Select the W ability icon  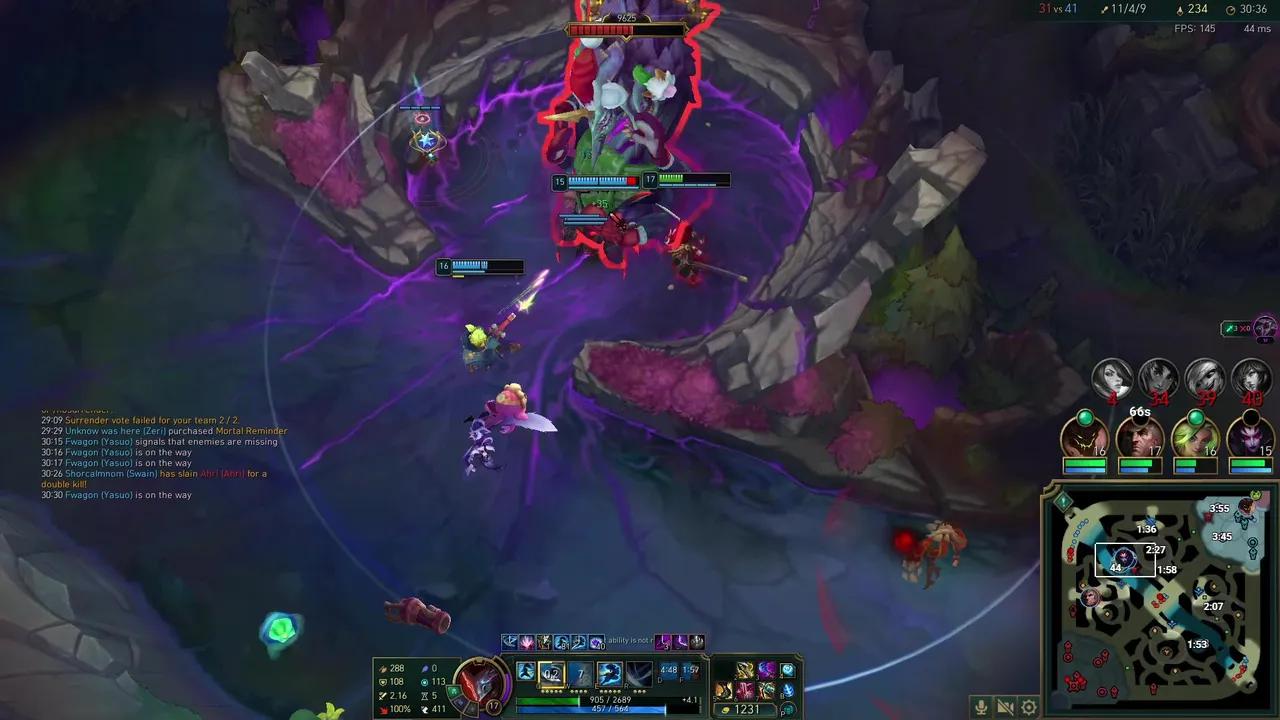[579, 672]
